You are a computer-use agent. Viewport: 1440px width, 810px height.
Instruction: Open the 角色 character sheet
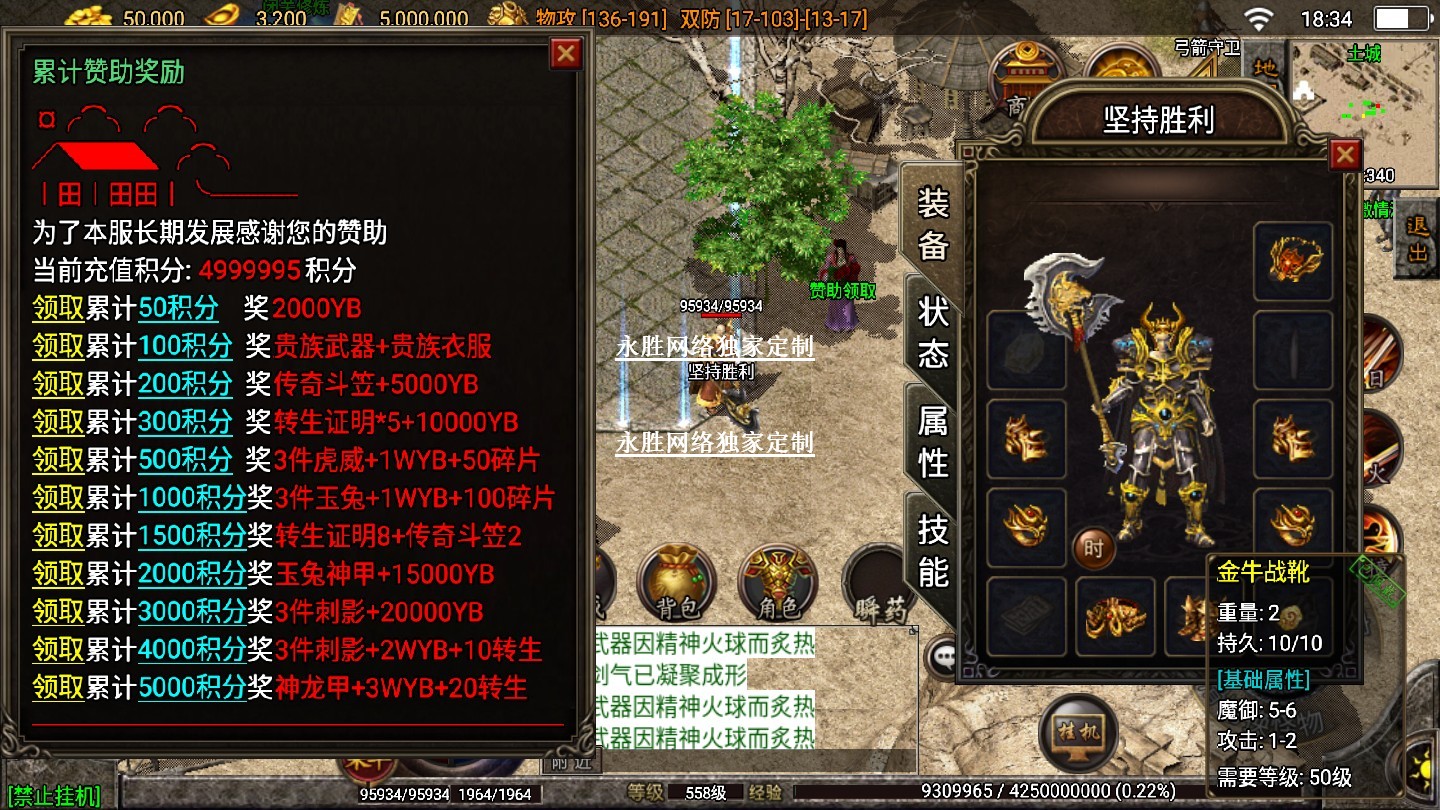[777, 585]
